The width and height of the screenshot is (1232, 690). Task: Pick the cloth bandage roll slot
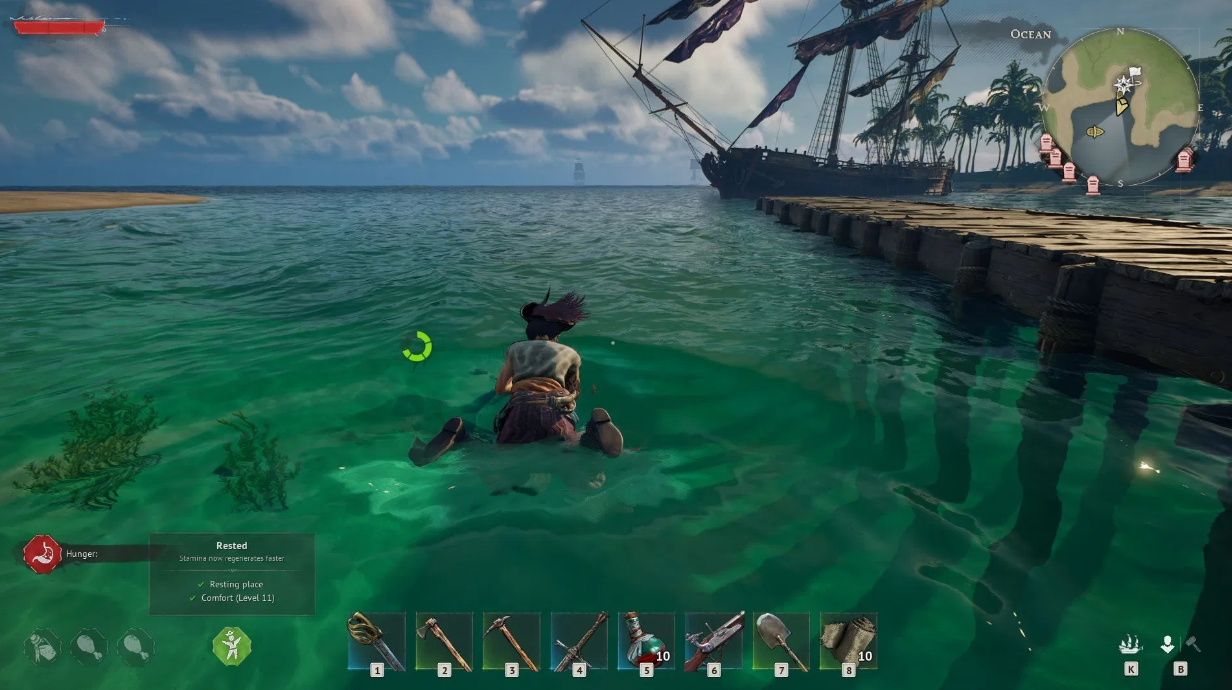[848, 640]
